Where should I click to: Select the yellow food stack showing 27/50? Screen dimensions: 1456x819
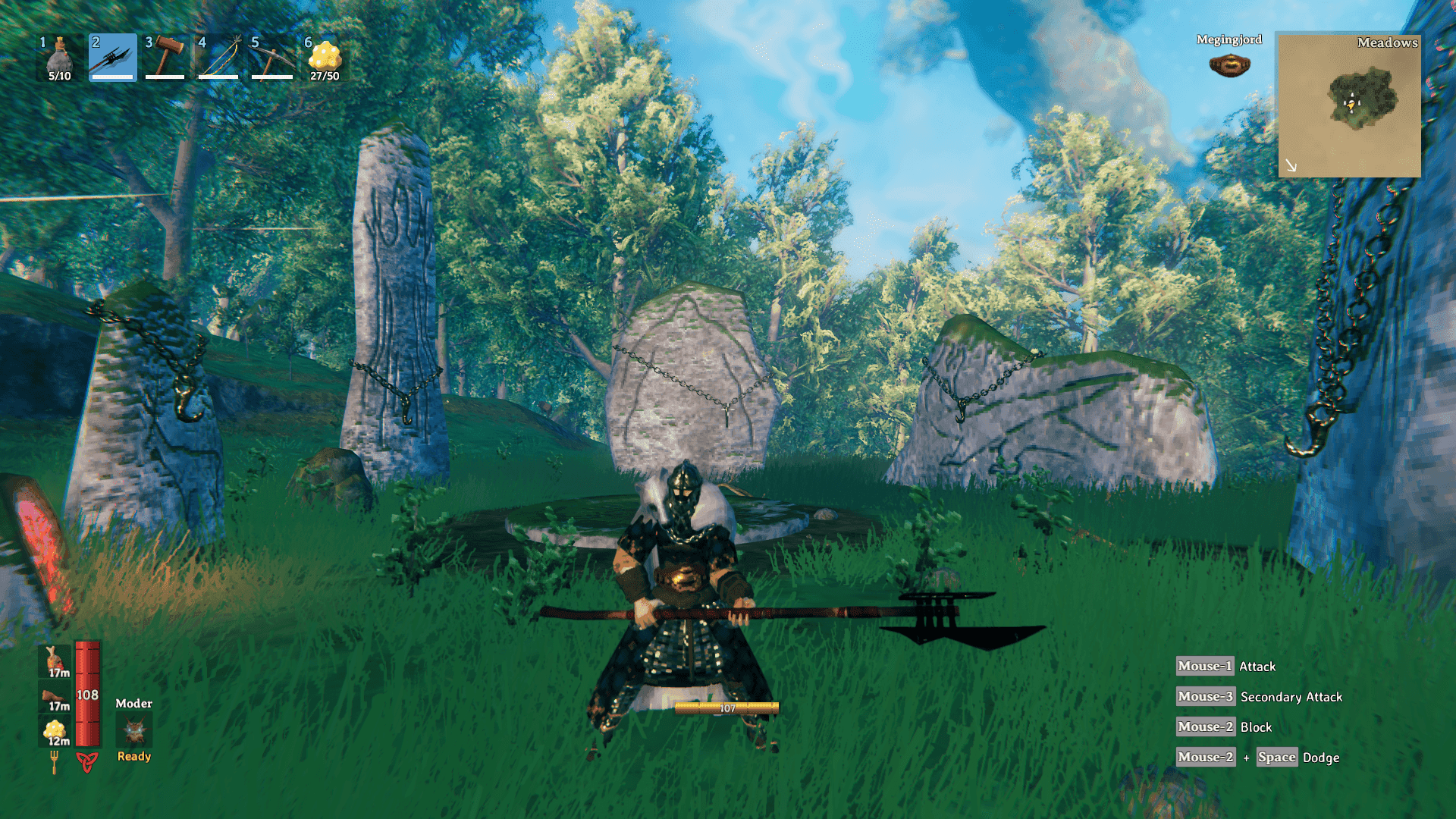(325, 58)
